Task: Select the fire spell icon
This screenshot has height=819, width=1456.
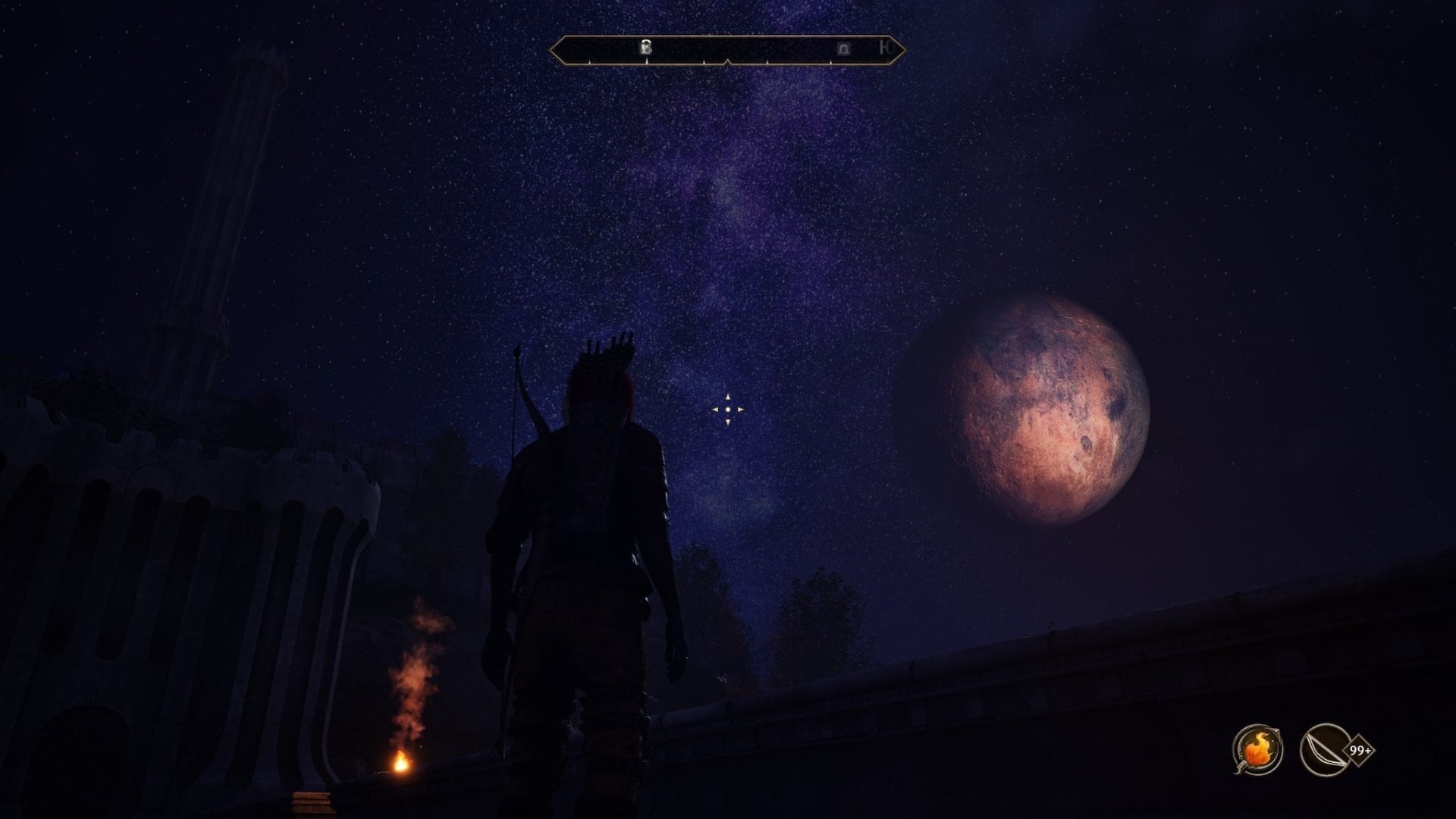Action: [1257, 750]
